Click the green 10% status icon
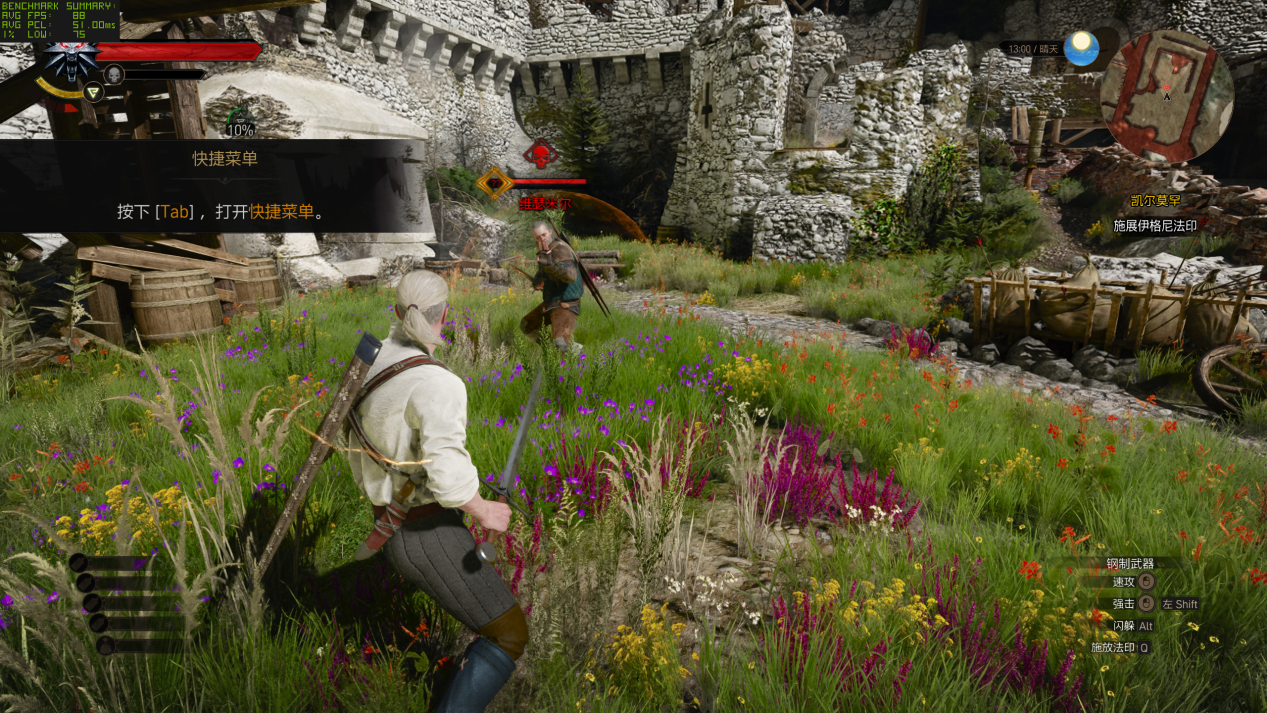 240,122
